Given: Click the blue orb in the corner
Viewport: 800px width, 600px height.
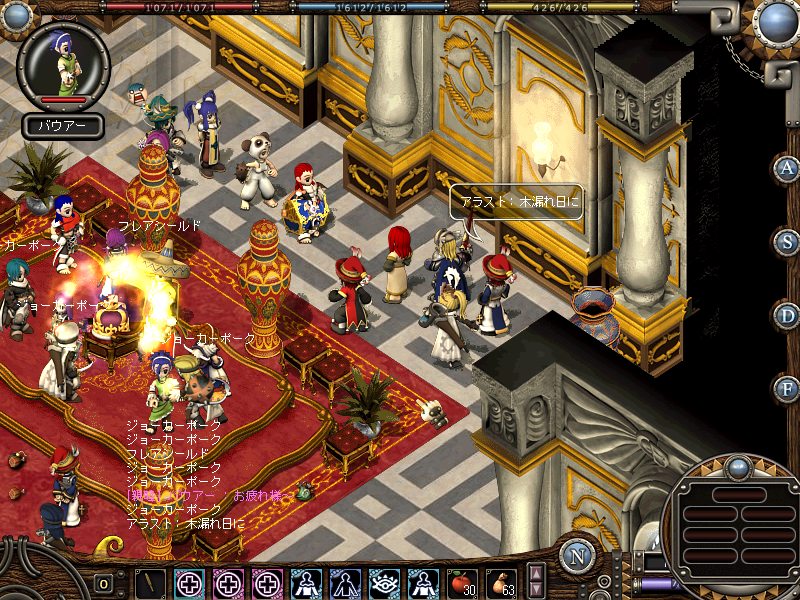Looking at the screenshot, I should 776,22.
